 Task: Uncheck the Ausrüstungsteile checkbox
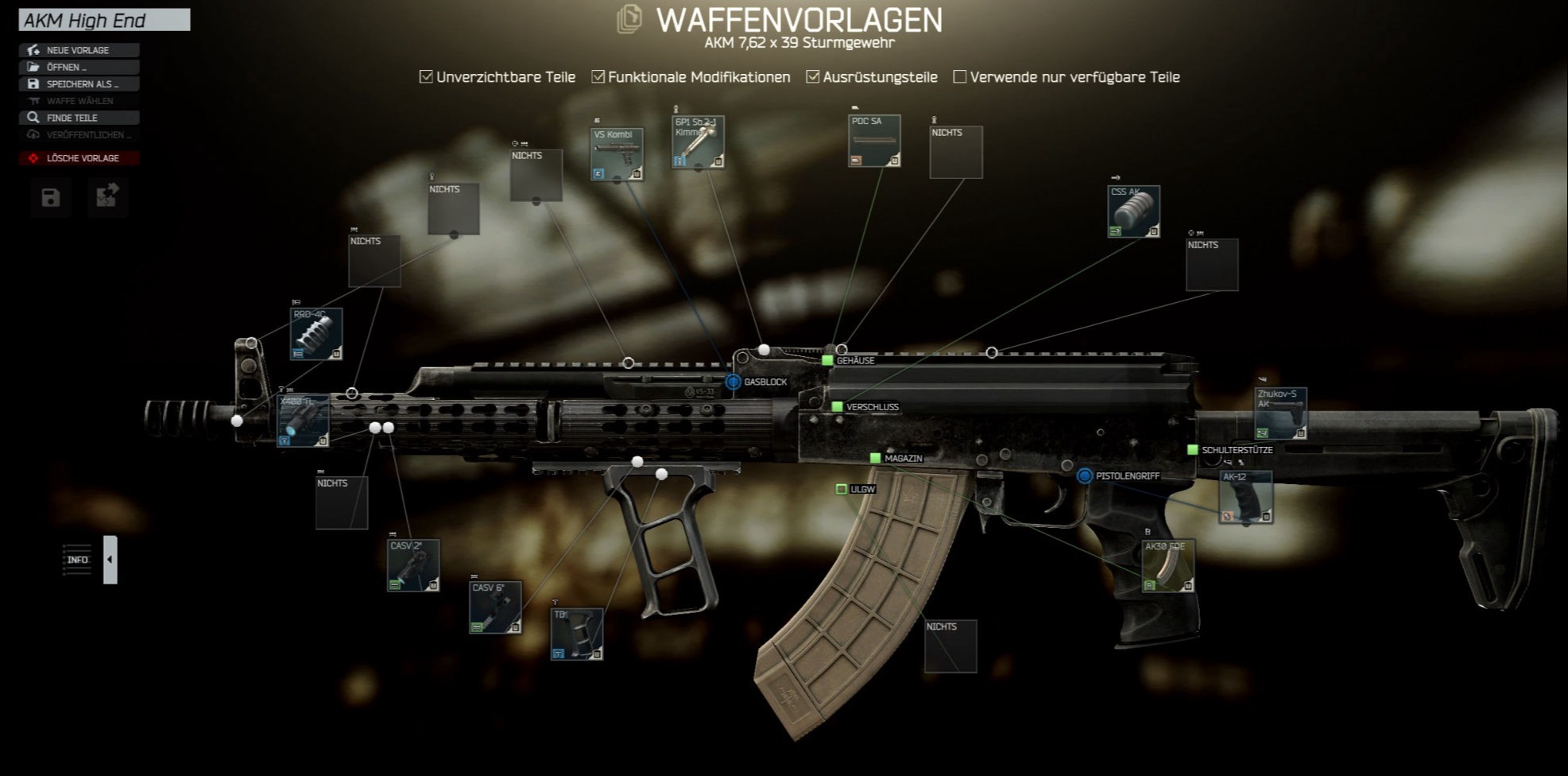point(813,77)
